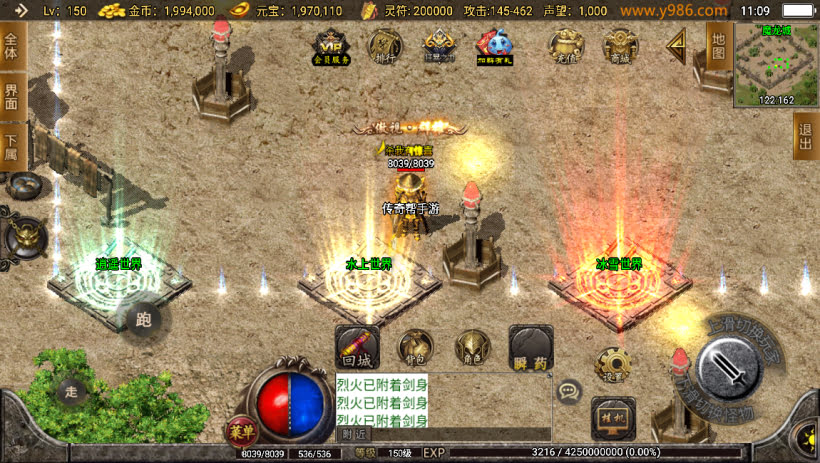Activate the 跑 run button

coord(142,318)
